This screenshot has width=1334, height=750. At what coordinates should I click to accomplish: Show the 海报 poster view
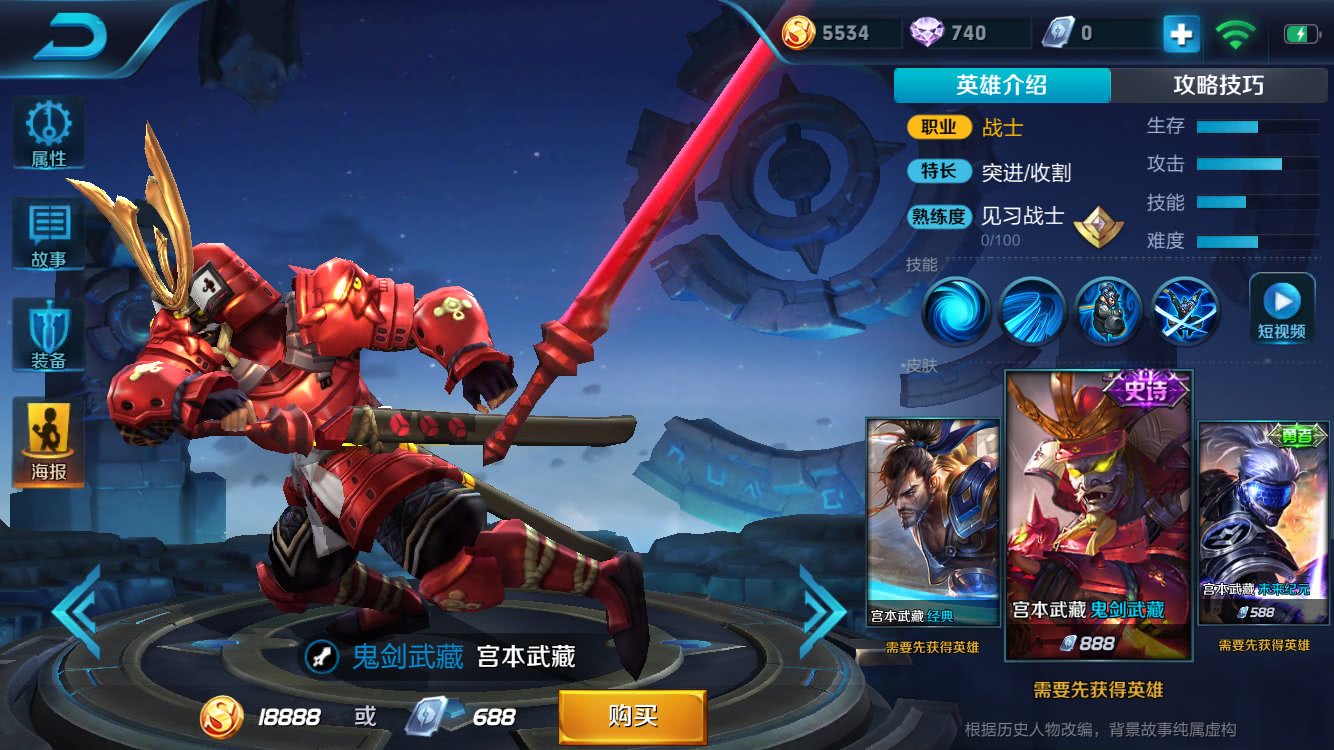coord(48,442)
